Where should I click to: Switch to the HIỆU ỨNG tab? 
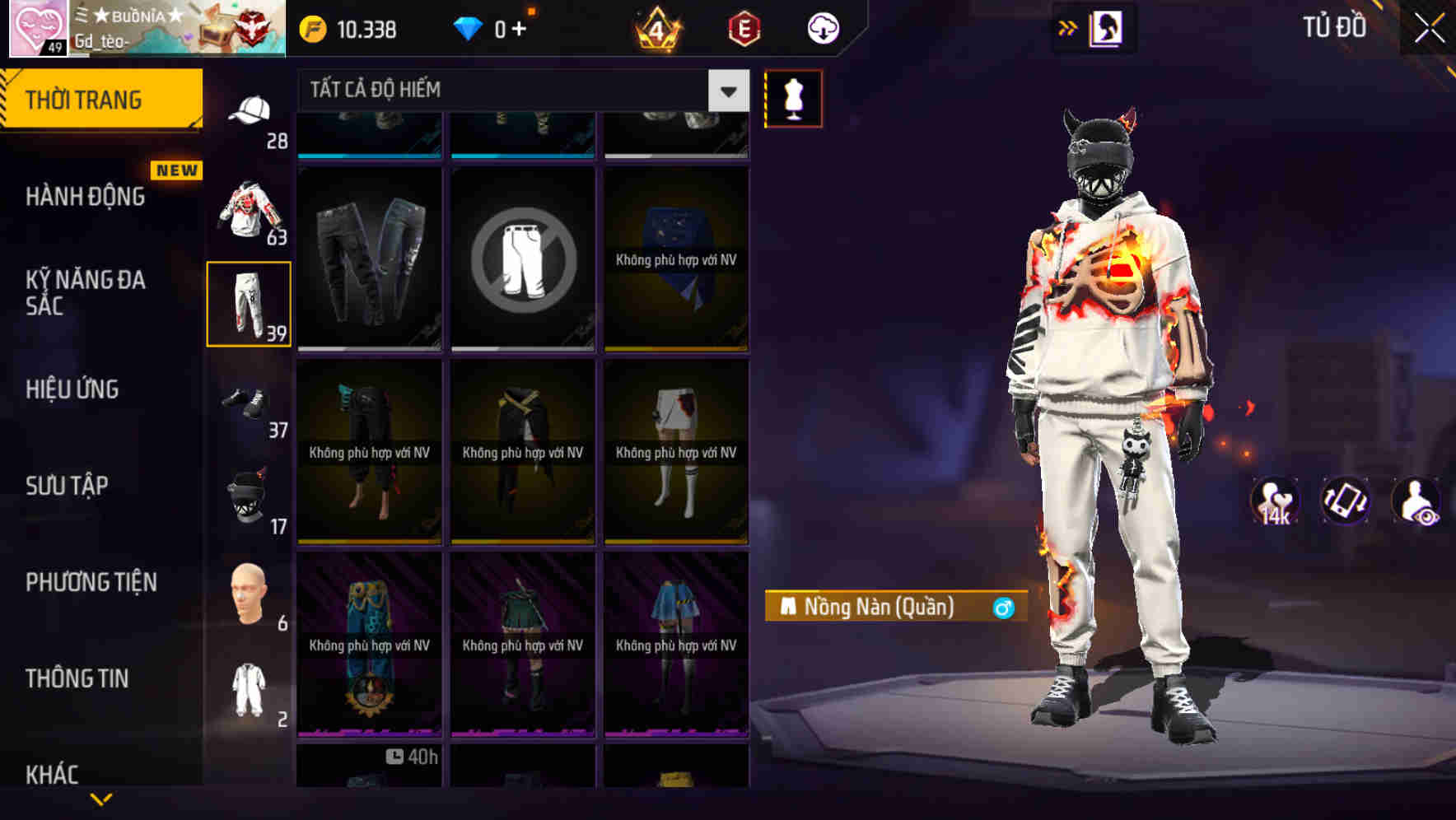(71, 389)
